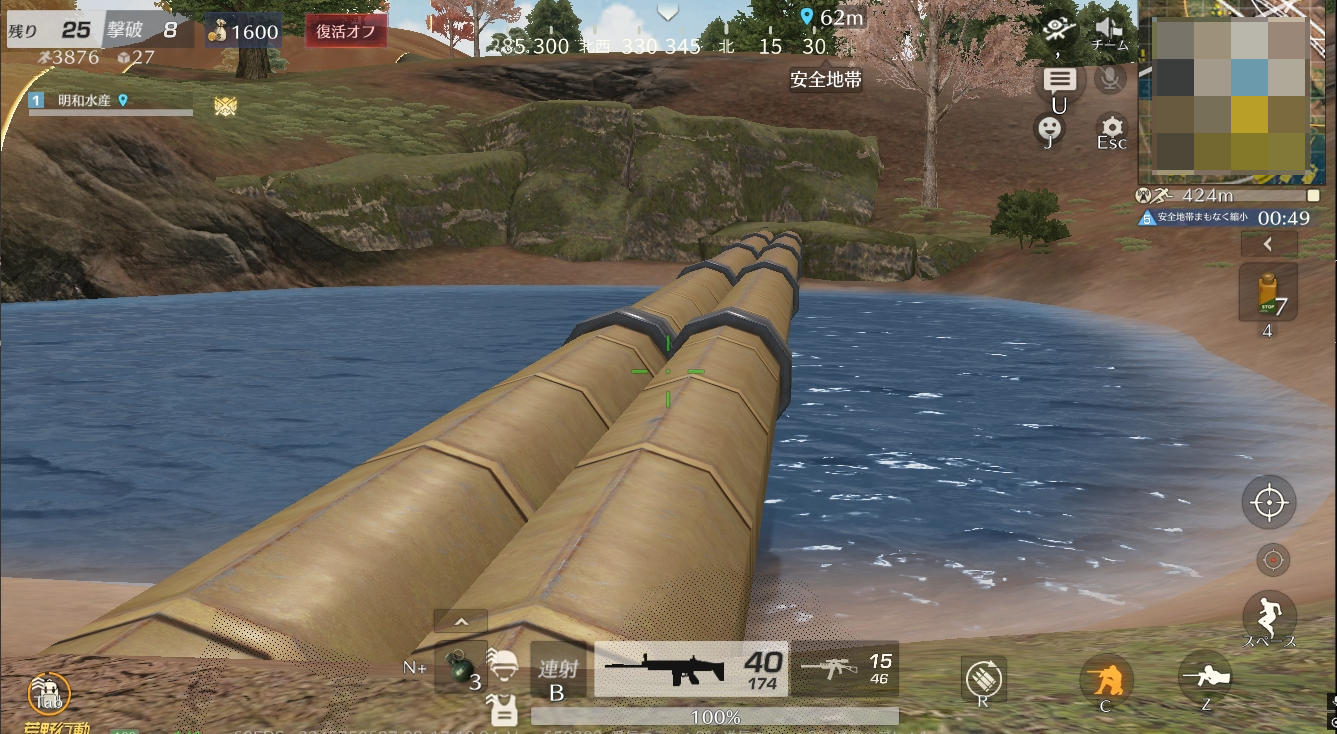Reload using the ammo magazine button
Image resolution: width=1337 pixels, height=734 pixels.
click(x=984, y=679)
